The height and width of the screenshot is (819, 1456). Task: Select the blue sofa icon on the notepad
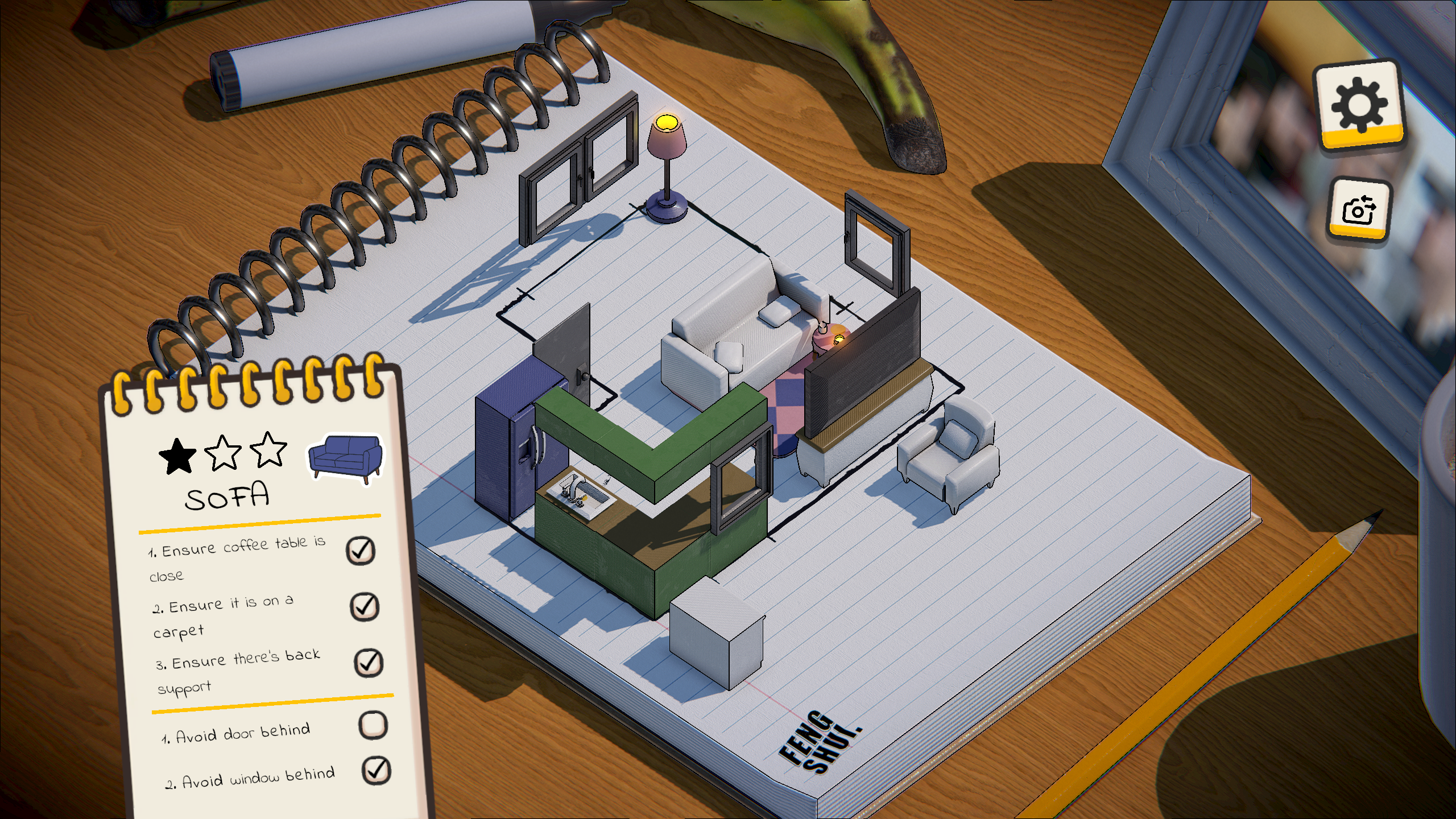tap(345, 459)
